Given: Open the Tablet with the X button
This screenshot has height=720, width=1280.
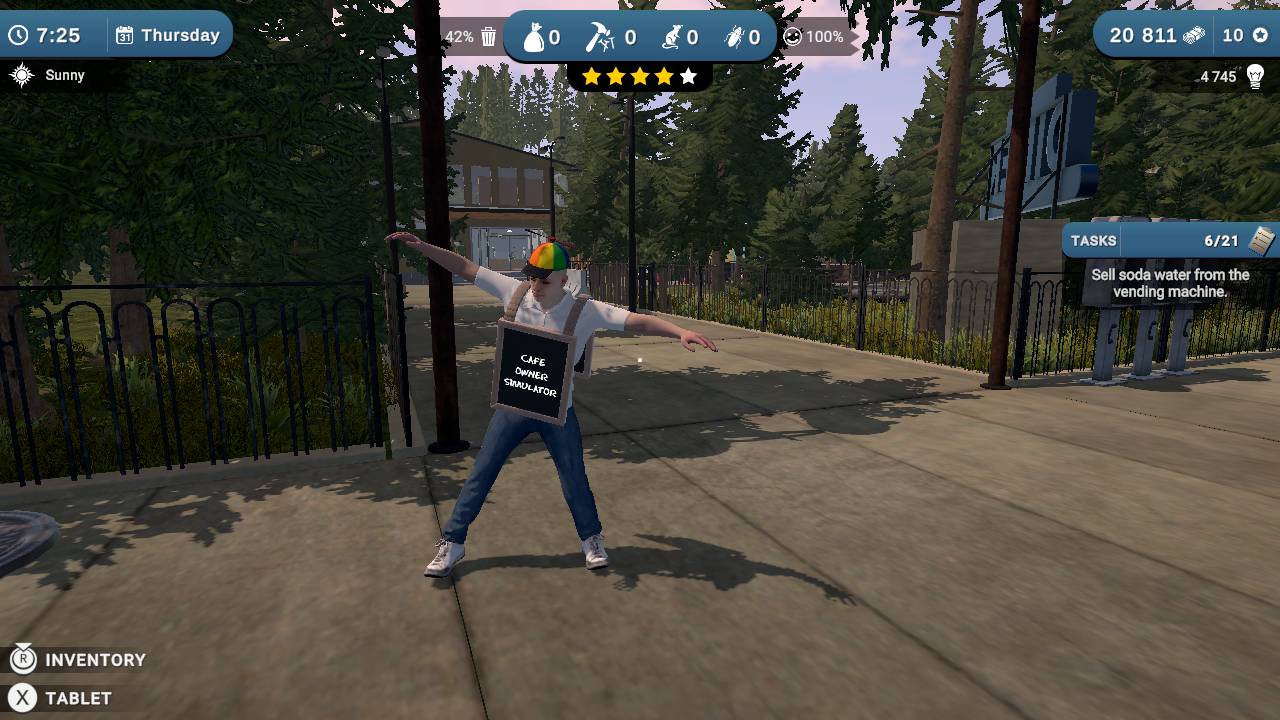Looking at the screenshot, I should (x=22, y=697).
